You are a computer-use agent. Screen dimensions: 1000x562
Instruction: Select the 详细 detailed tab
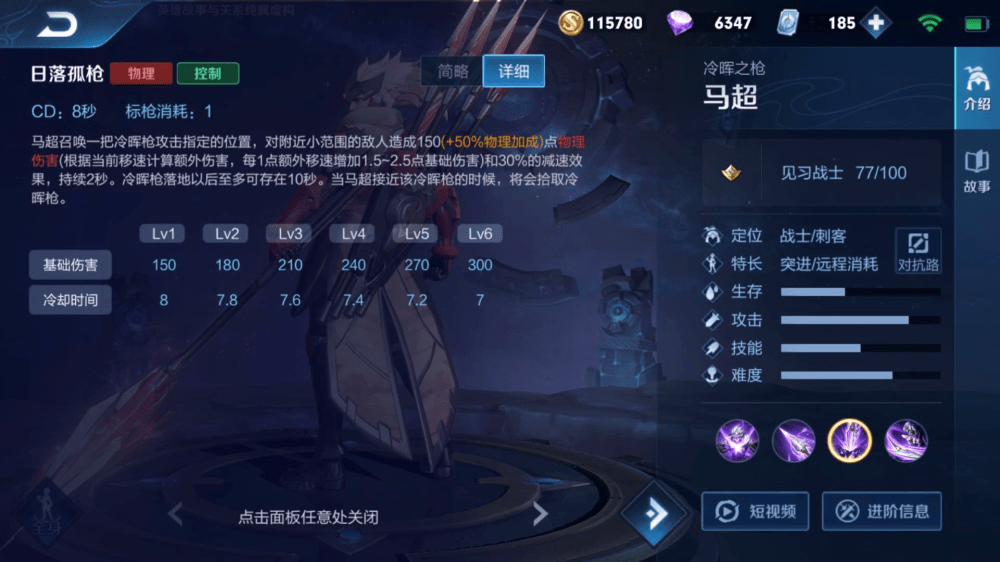click(514, 71)
